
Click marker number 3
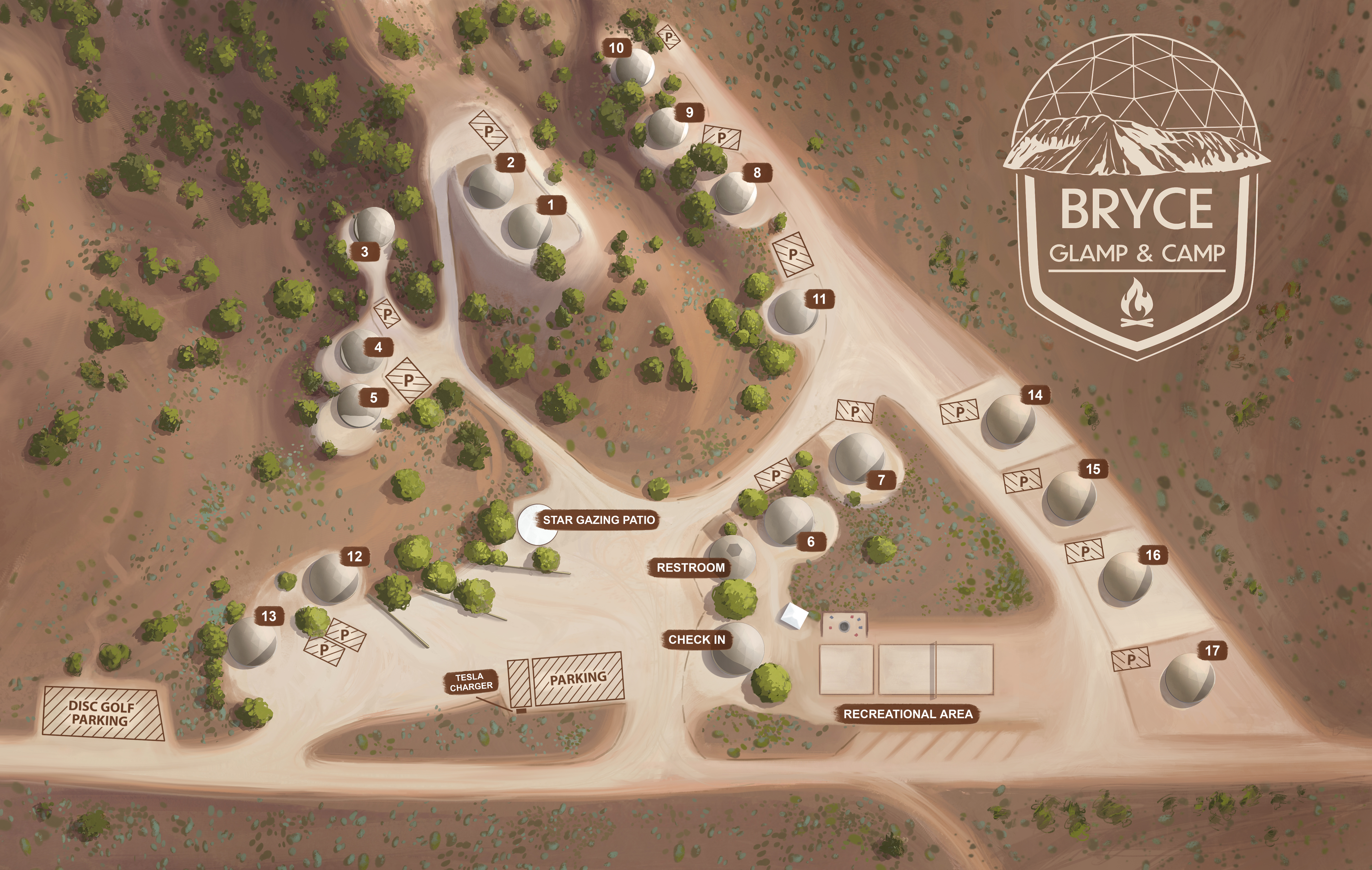[x=365, y=252]
